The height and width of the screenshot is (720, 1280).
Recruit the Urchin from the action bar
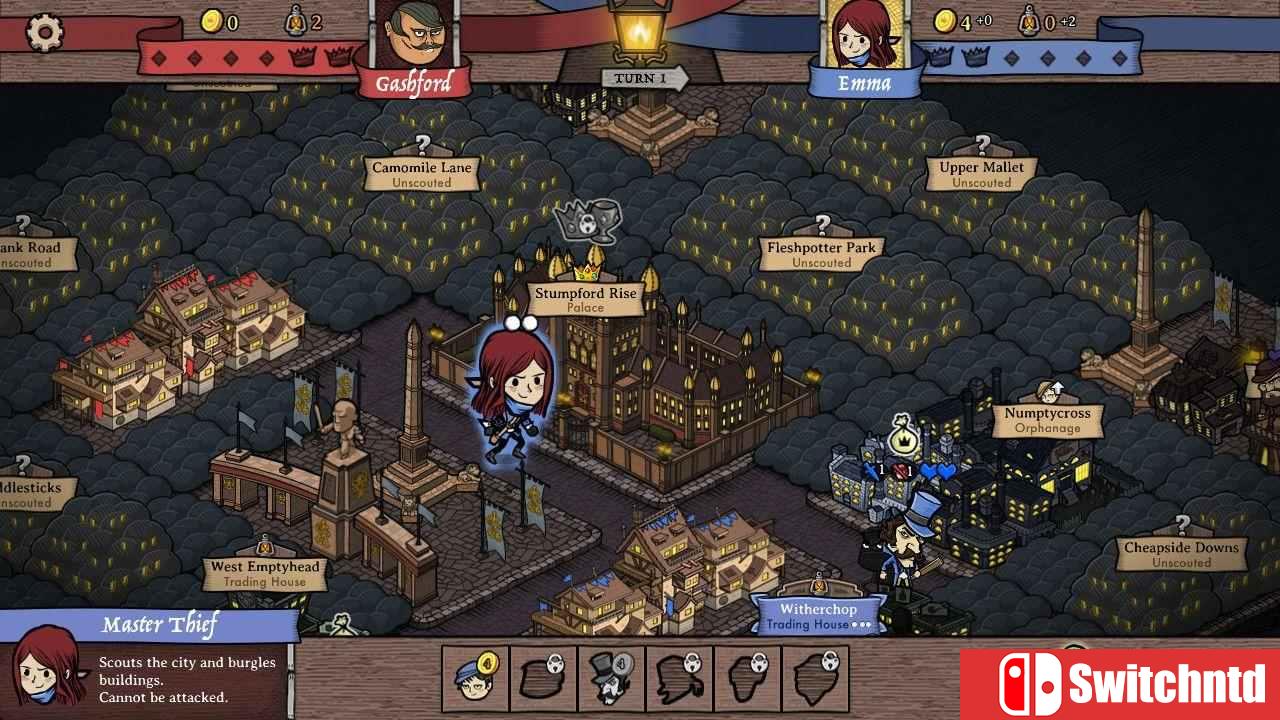coord(474,678)
